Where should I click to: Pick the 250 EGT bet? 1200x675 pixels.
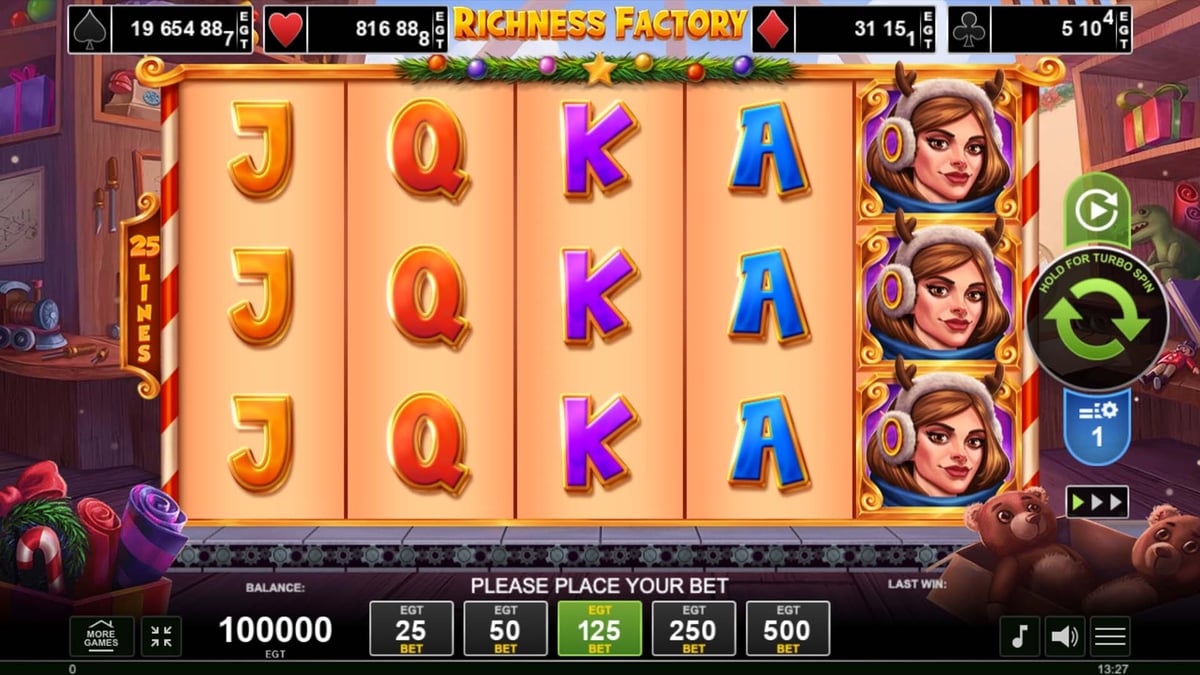click(x=693, y=629)
